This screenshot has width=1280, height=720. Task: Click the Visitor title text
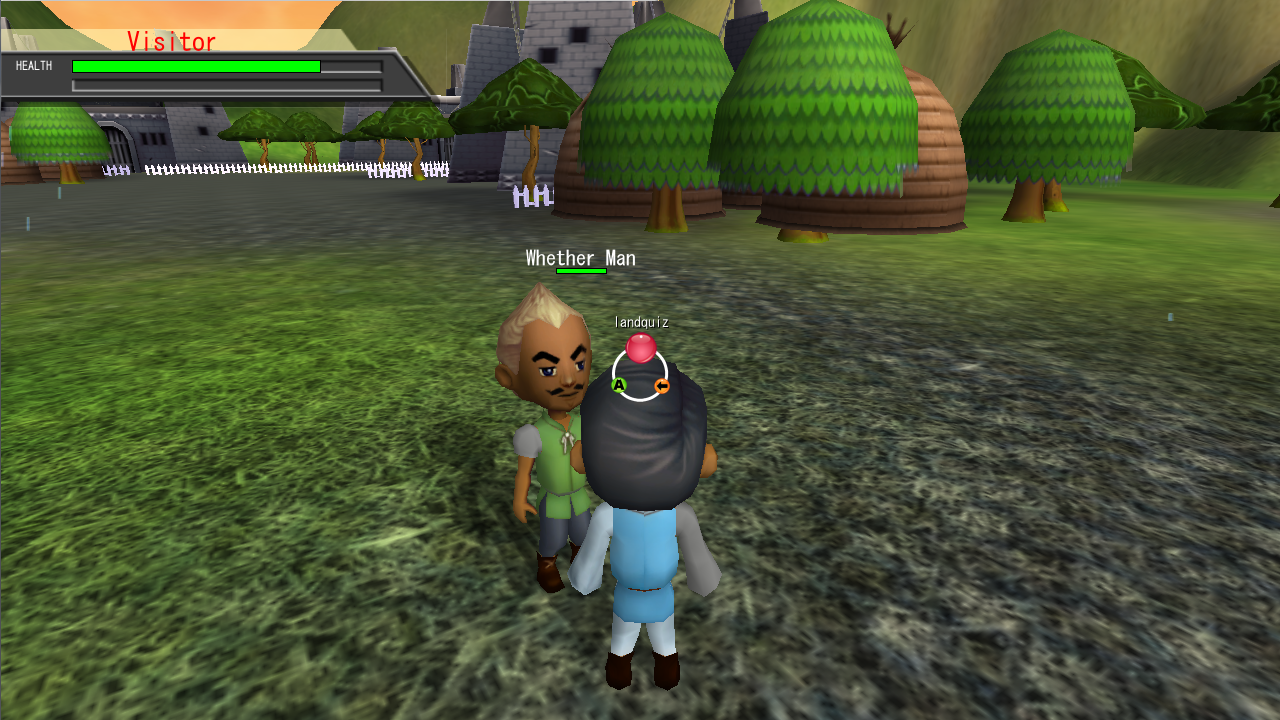click(x=171, y=42)
